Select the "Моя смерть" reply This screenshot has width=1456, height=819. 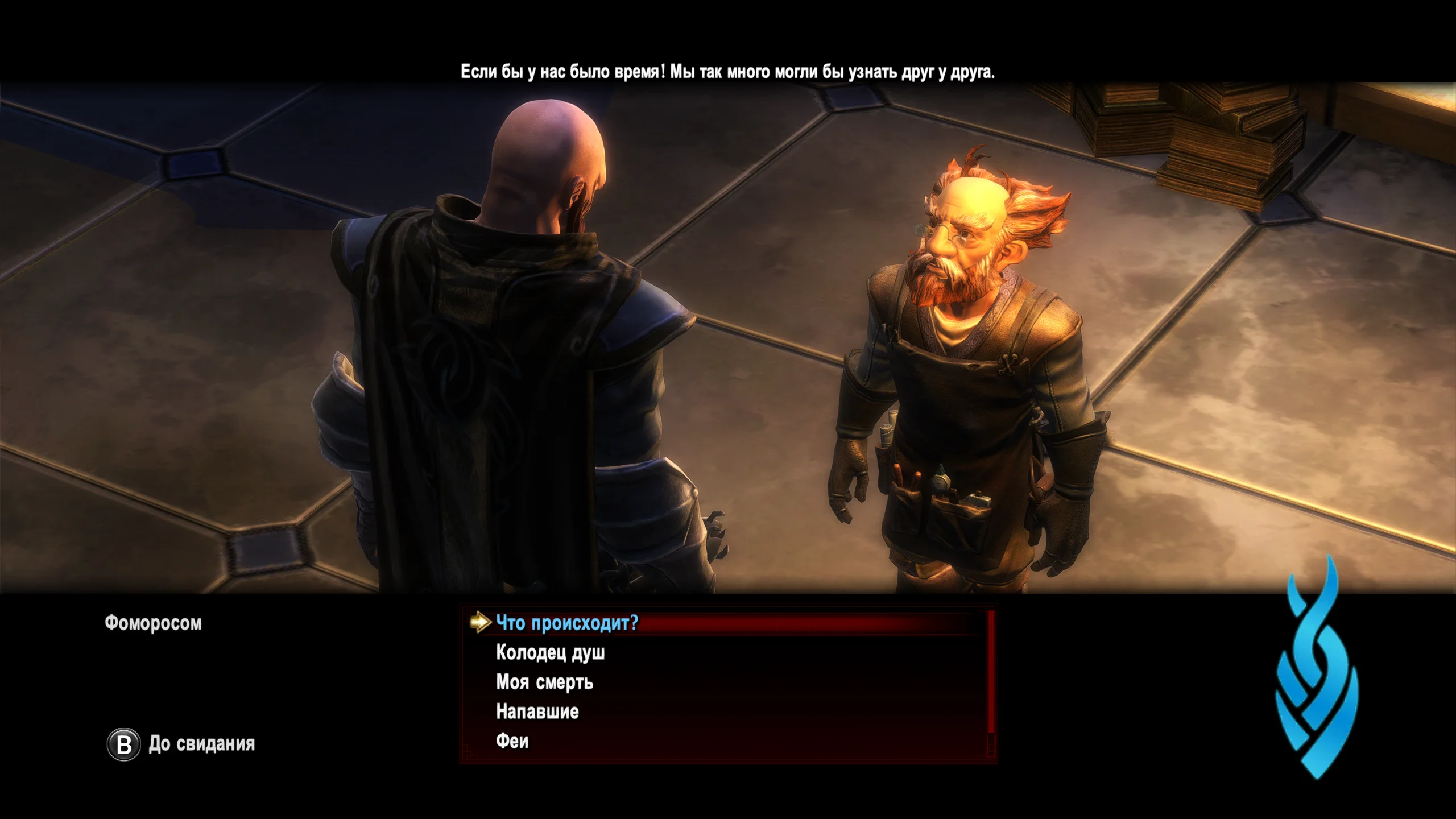pos(544,682)
